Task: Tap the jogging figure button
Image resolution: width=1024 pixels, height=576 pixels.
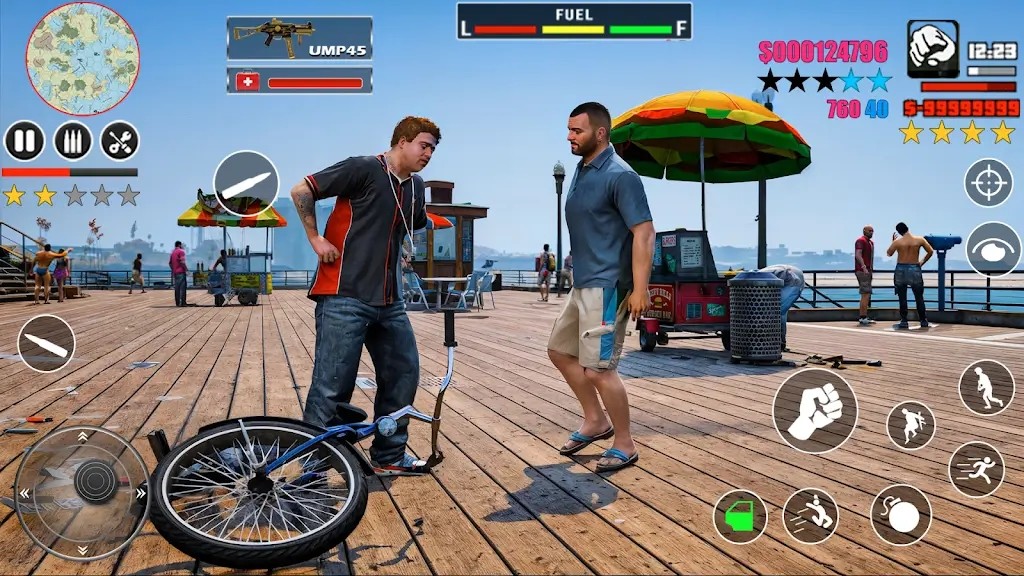Action: pos(986,388)
